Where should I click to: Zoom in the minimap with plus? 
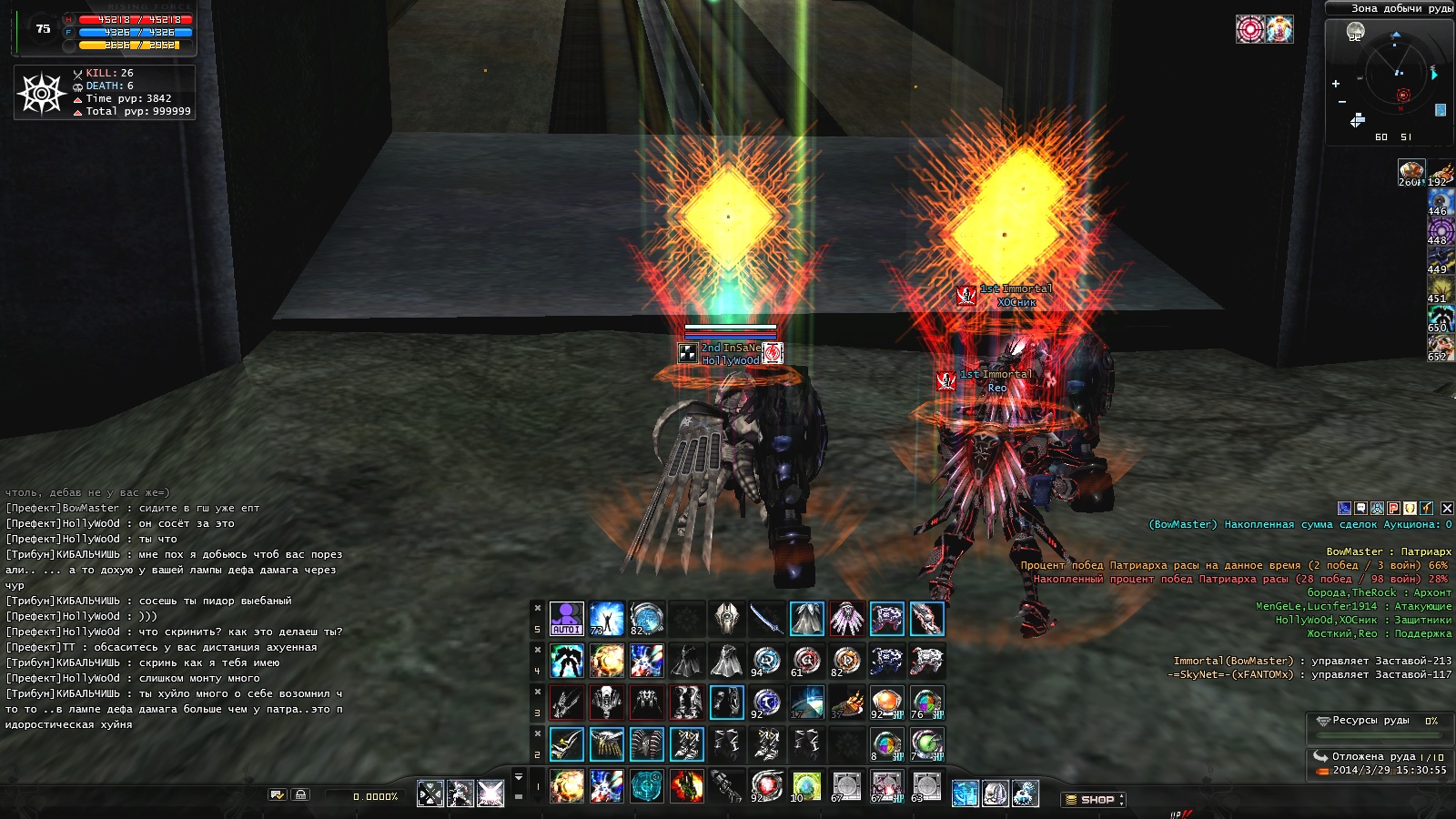[1336, 84]
